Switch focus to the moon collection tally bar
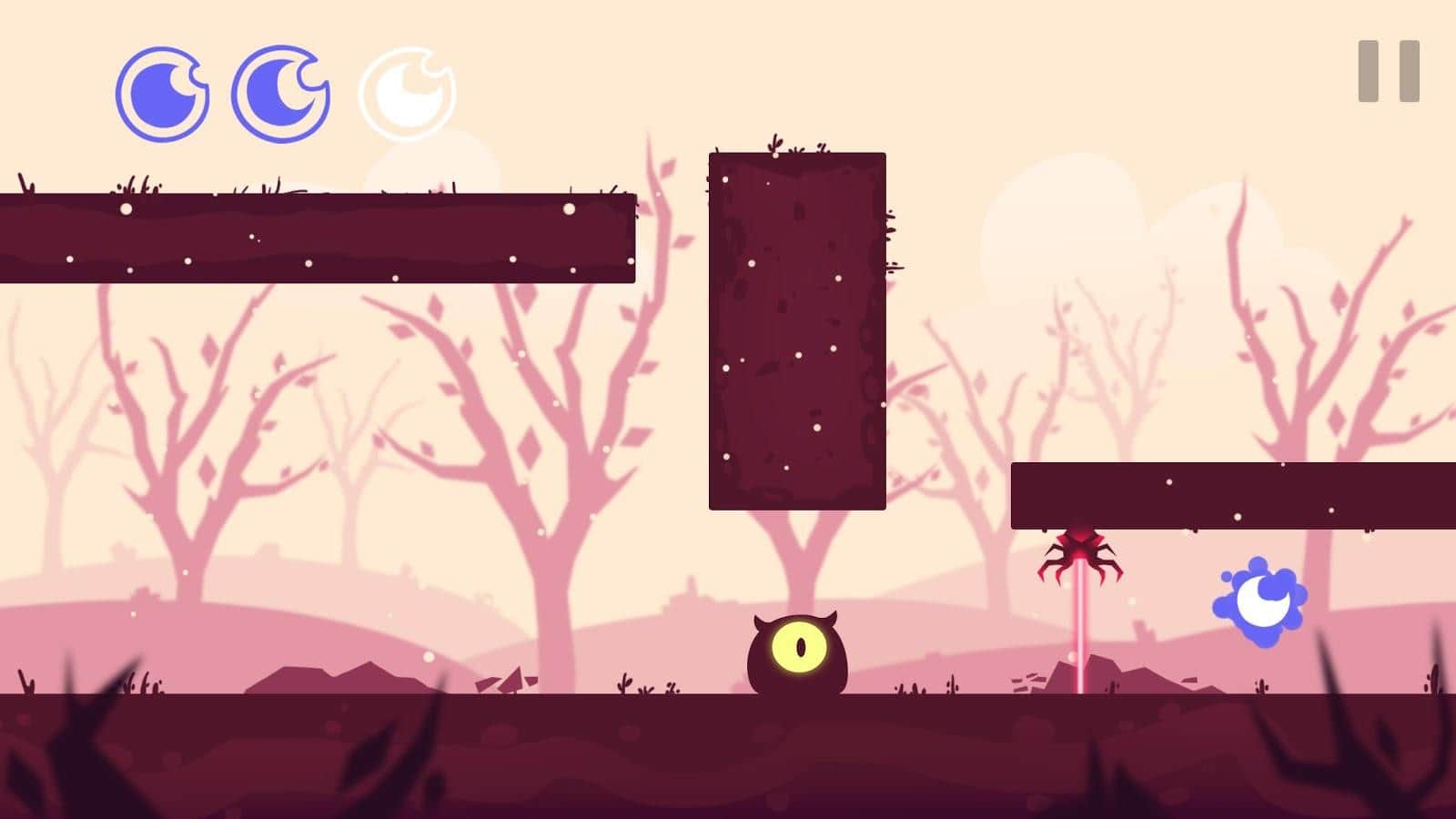 (x=282, y=91)
